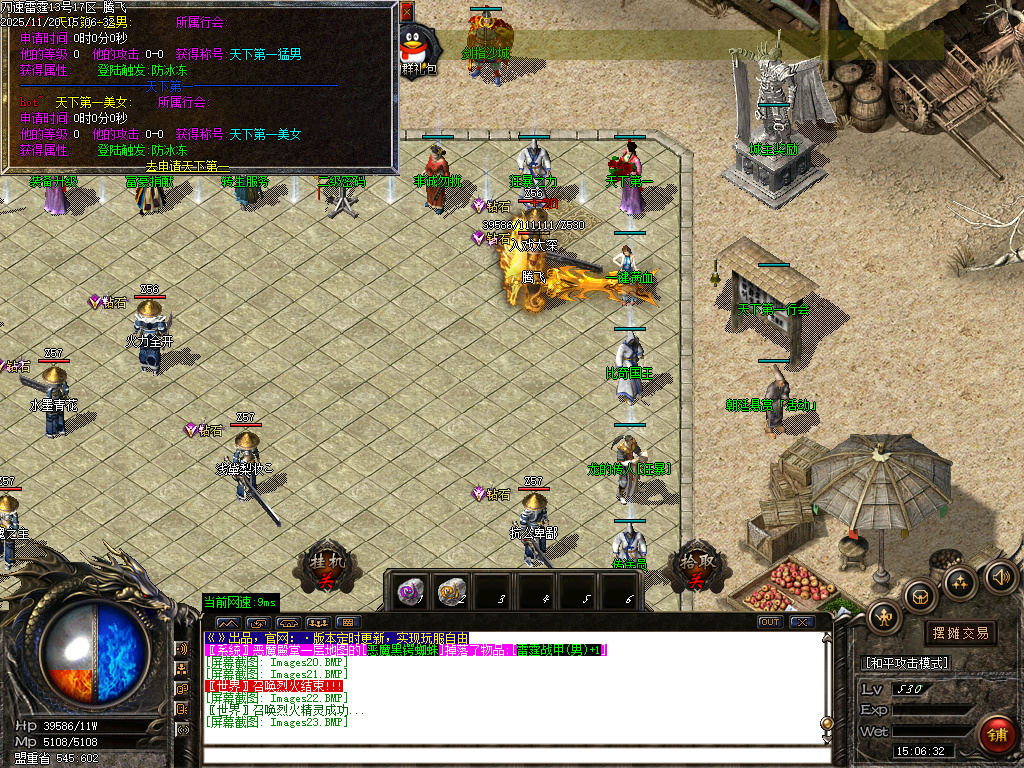The width and height of the screenshot is (1024, 768).
Task: Switch the 和平攻击模式 attack mode label
Action: (x=905, y=663)
